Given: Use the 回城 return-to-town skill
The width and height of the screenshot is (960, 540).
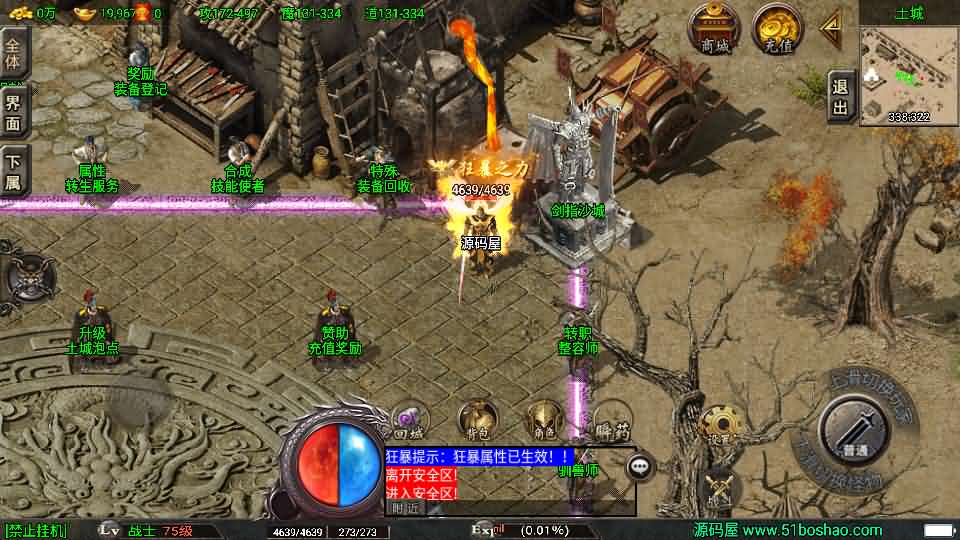Looking at the screenshot, I should coord(407,421).
